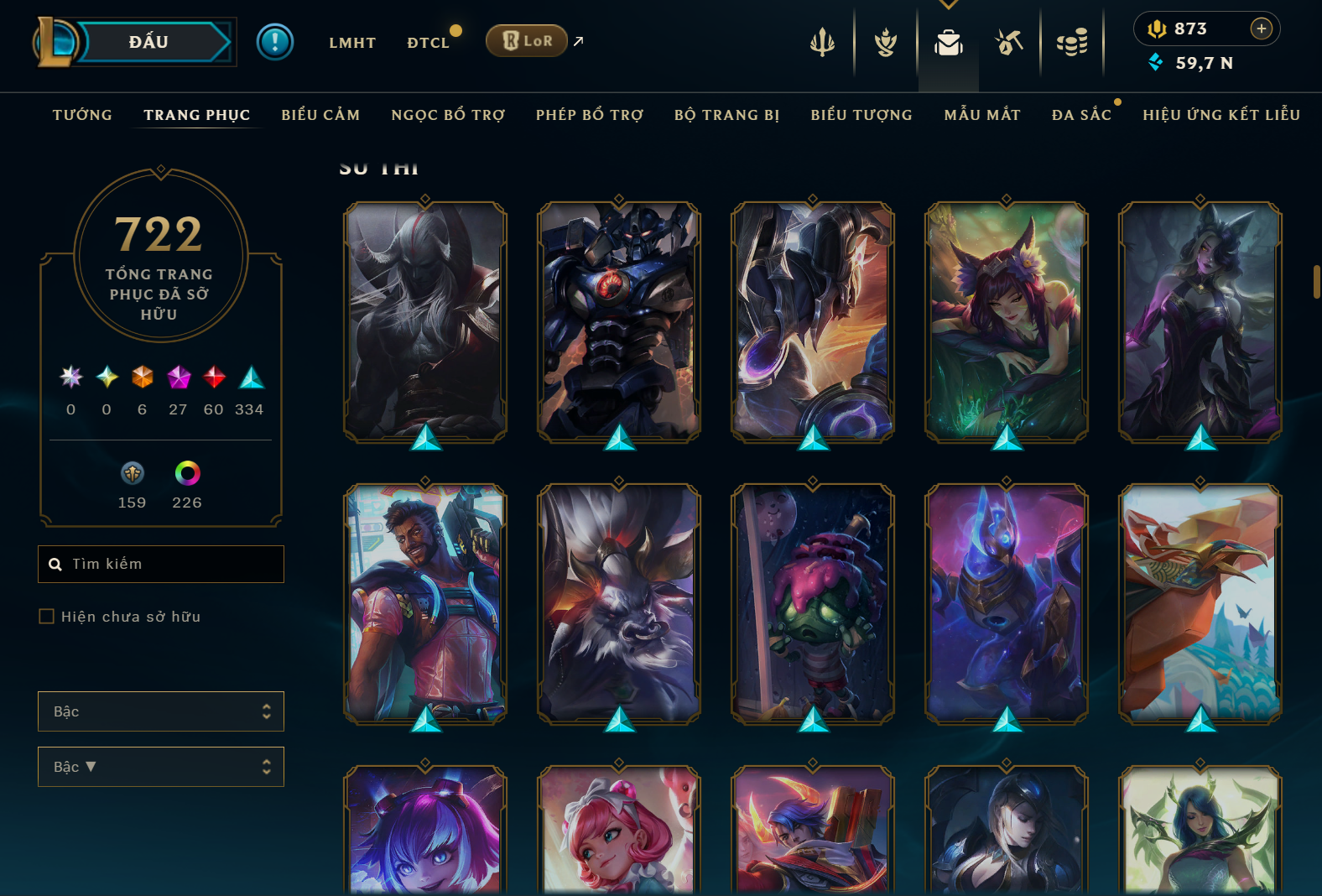Open the MẪU MẮT tab
The height and width of the screenshot is (896, 1322).
(982, 115)
